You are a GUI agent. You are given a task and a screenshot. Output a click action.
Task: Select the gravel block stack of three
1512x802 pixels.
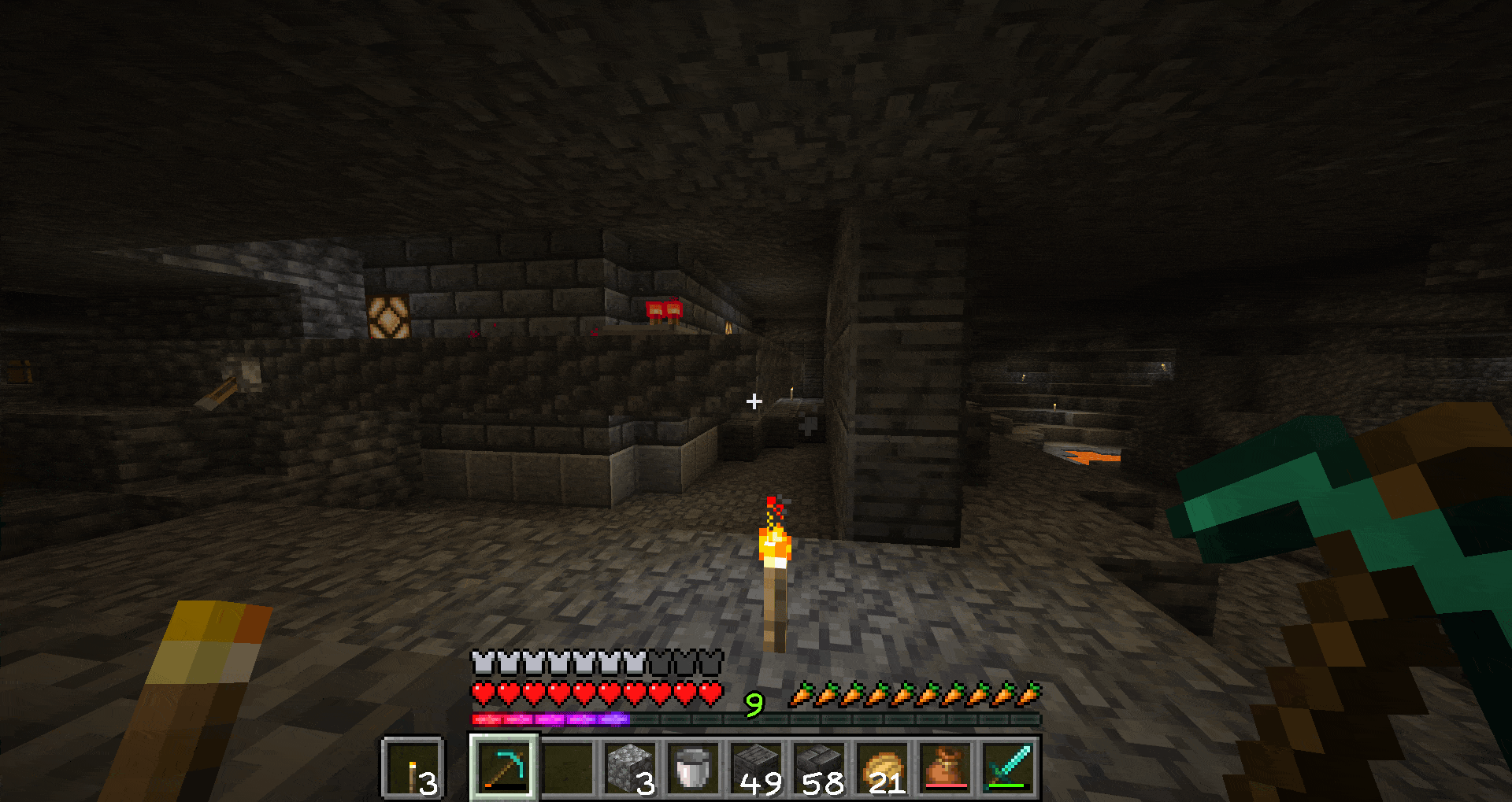(631, 767)
